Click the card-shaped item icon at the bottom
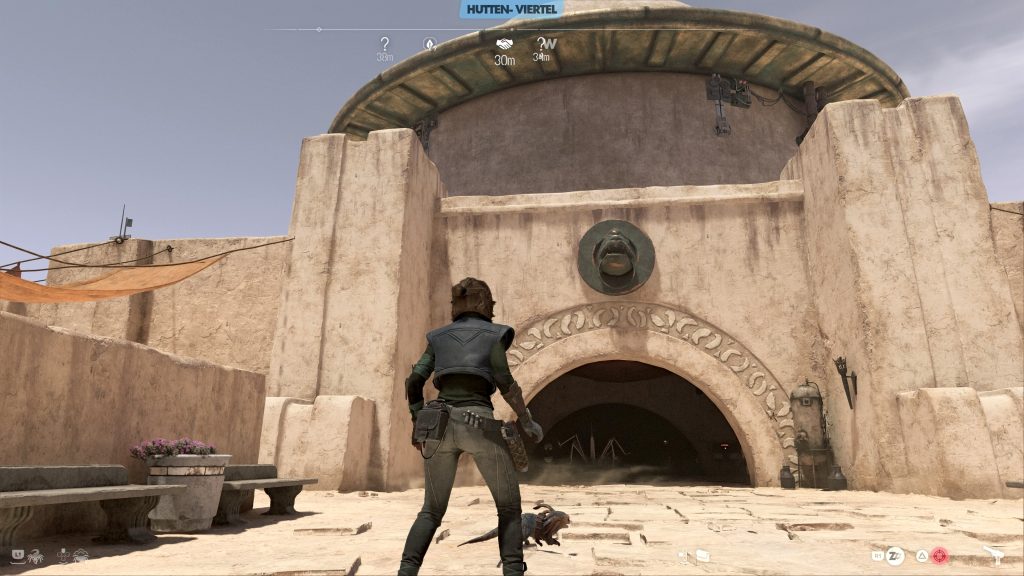 point(703,556)
